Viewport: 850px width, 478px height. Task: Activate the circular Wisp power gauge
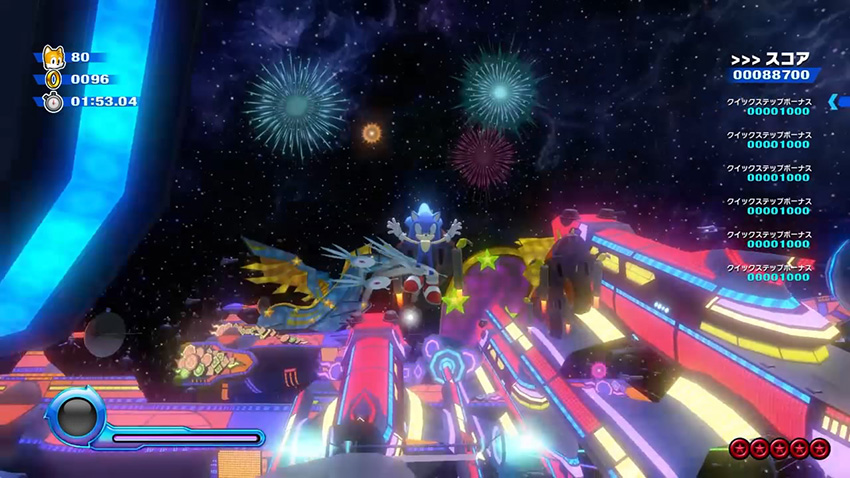pyautogui.click(x=74, y=417)
